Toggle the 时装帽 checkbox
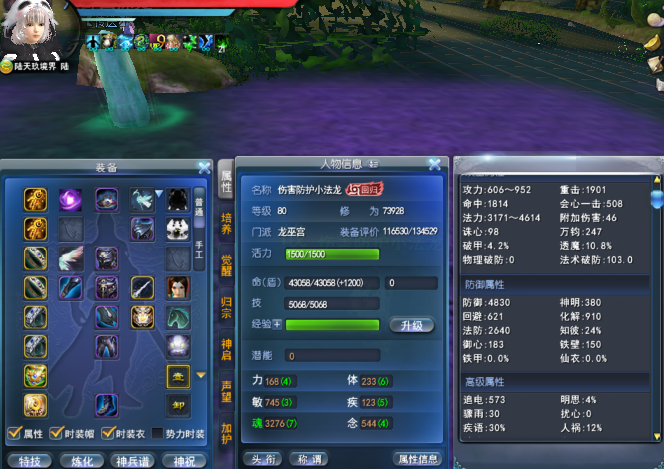664x469 pixels. click(x=58, y=433)
